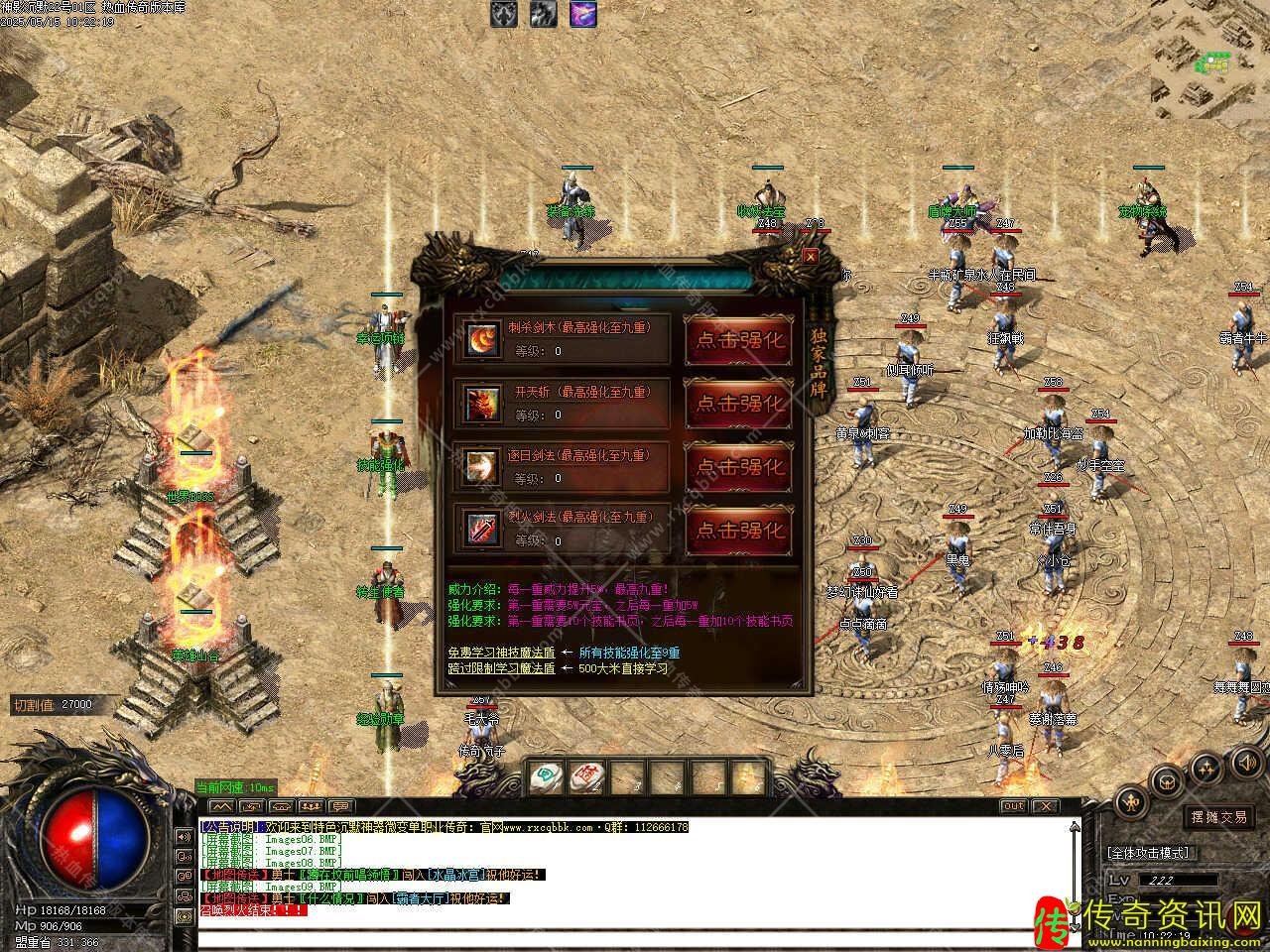Click the chat panel 'out' button
Viewport: 1270px width, 952px height.
pyautogui.click(x=1012, y=806)
